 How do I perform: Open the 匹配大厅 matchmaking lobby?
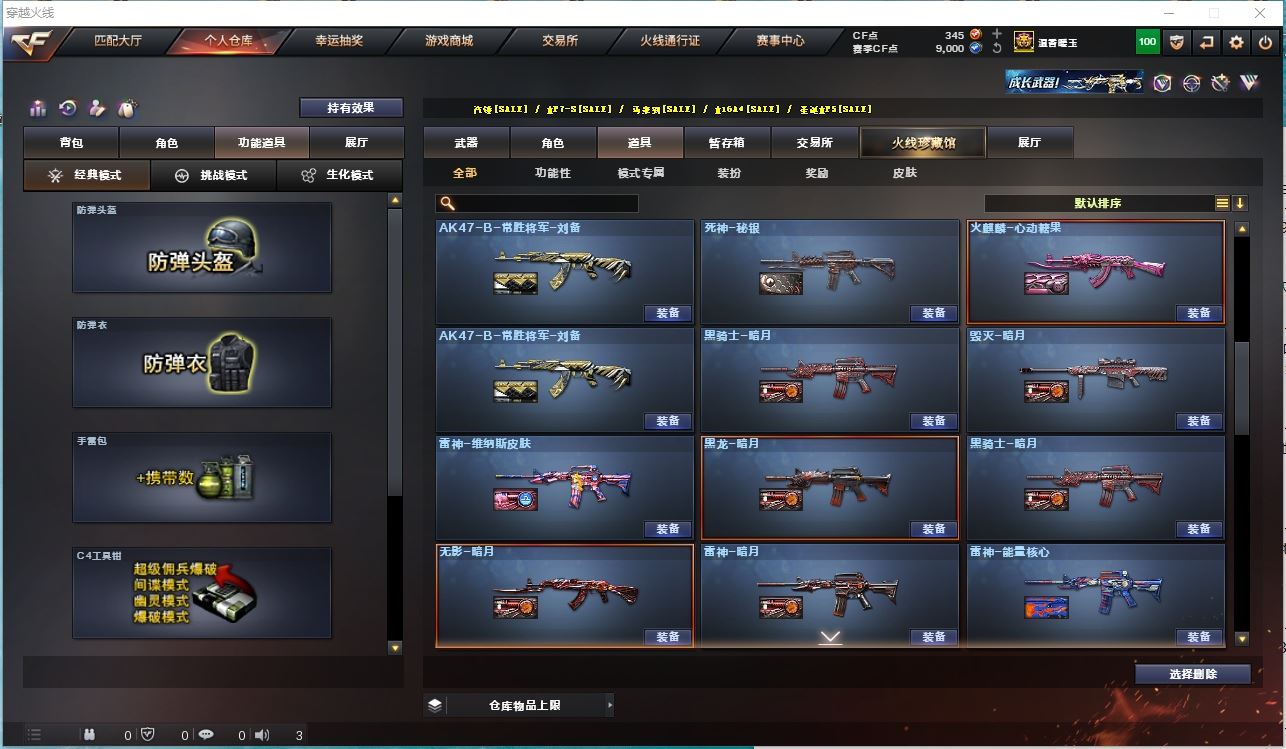coord(118,41)
